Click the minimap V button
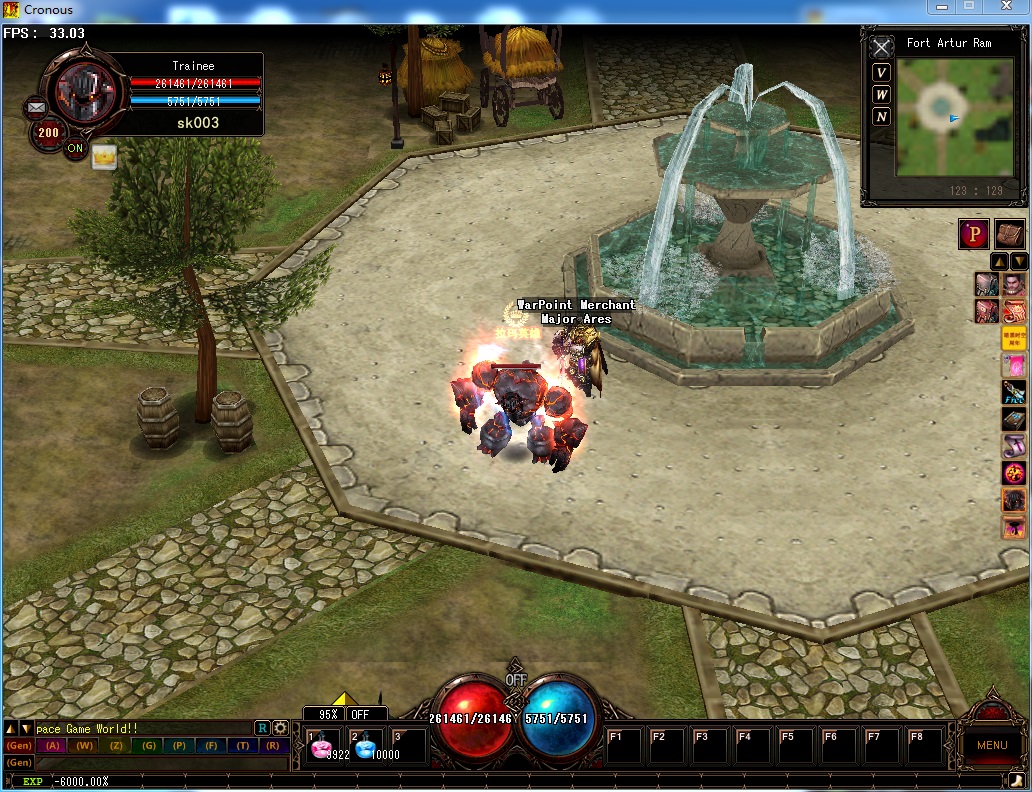 click(x=881, y=72)
